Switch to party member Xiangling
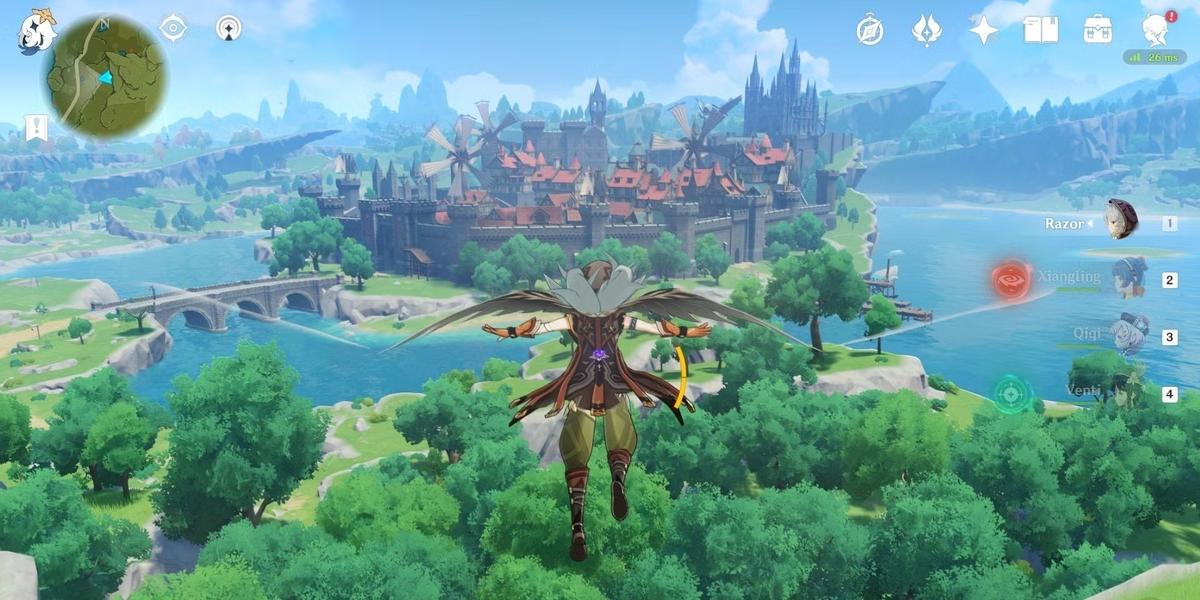Image resolution: width=1200 pixels, height=600 pixels. point(1129,276)
